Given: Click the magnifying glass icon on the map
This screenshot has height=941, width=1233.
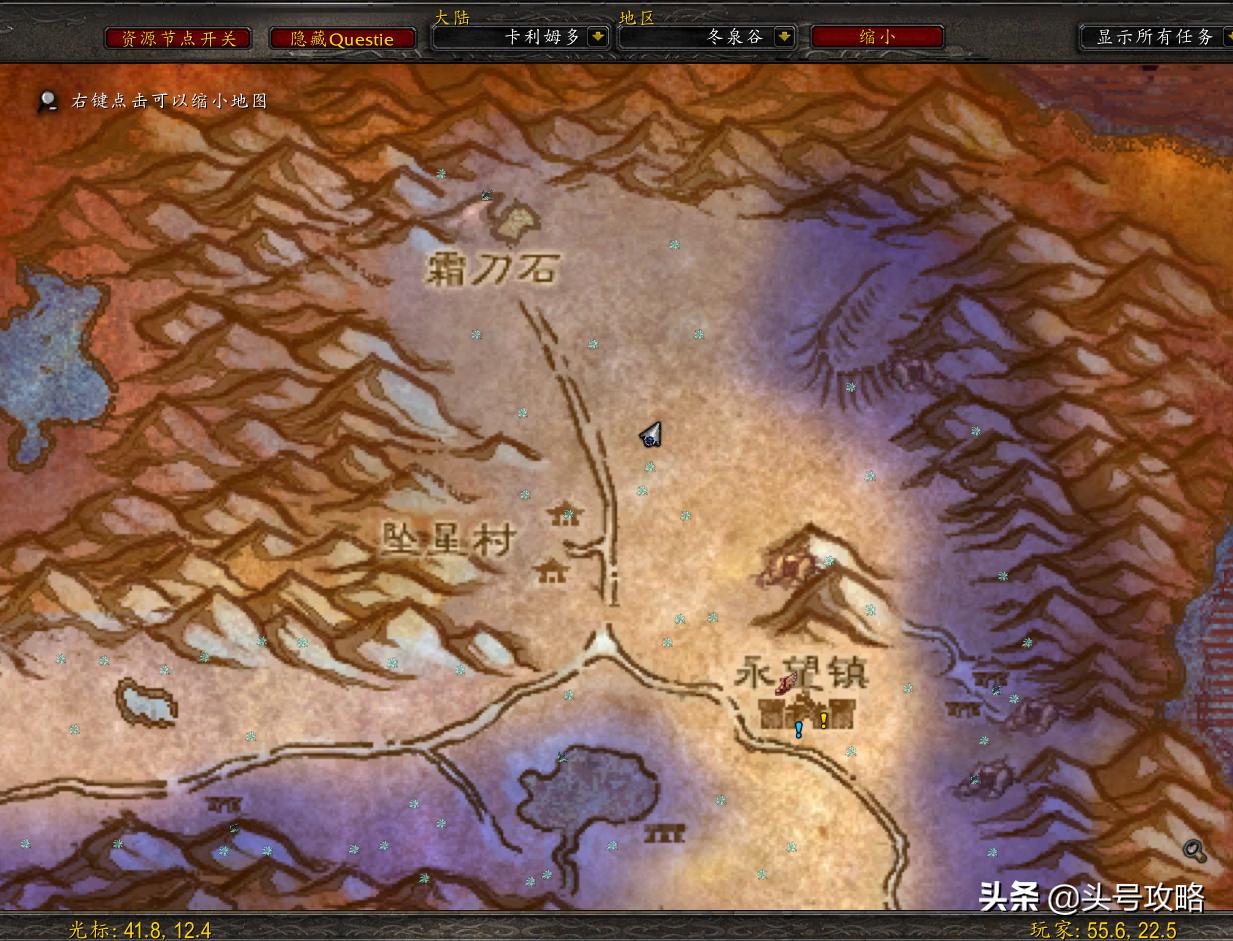Looking at the screenshot, I should [1193, 851].
